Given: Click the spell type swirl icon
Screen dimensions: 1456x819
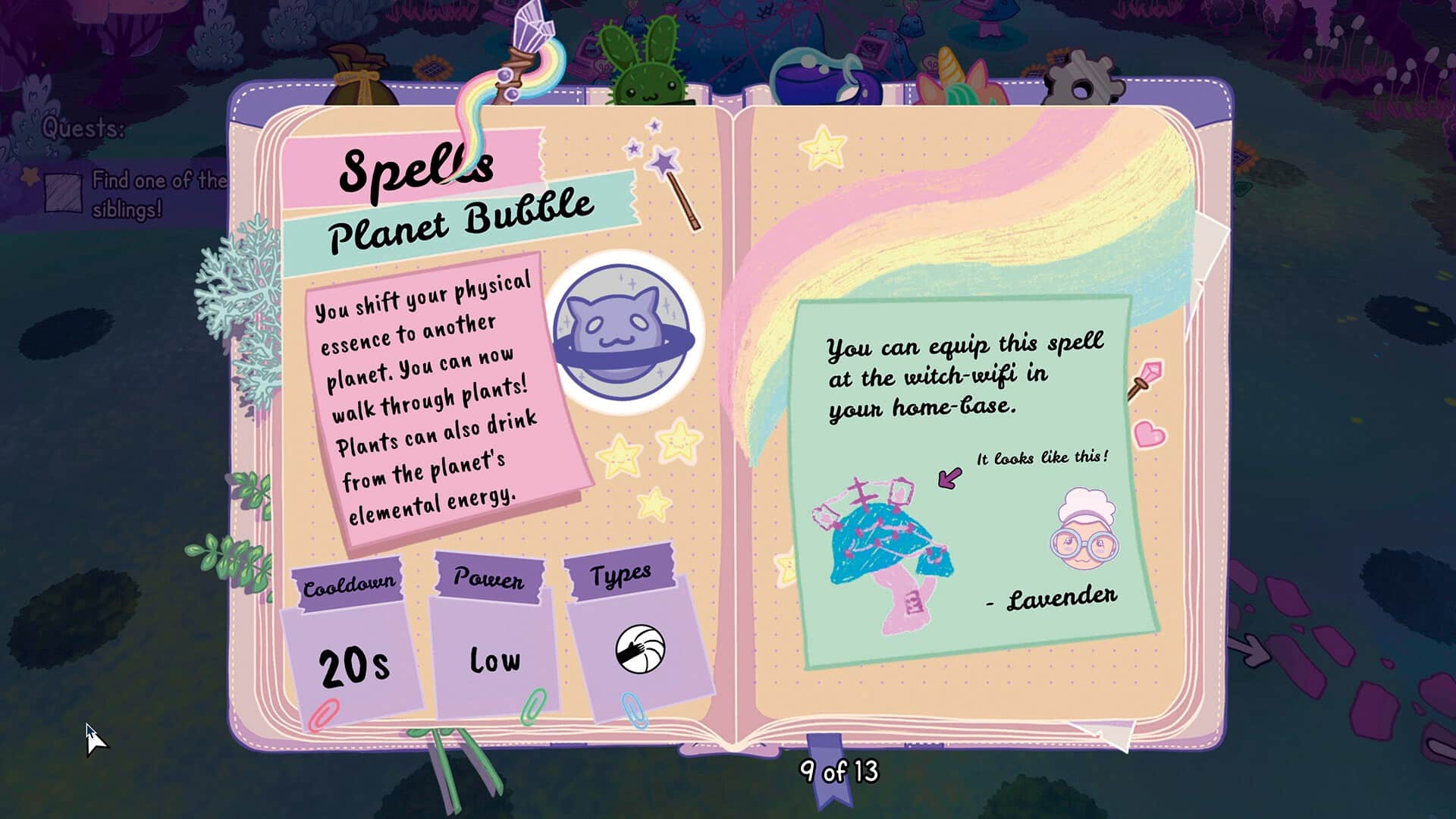Looking at the screenshot, I should click(640, 649).
